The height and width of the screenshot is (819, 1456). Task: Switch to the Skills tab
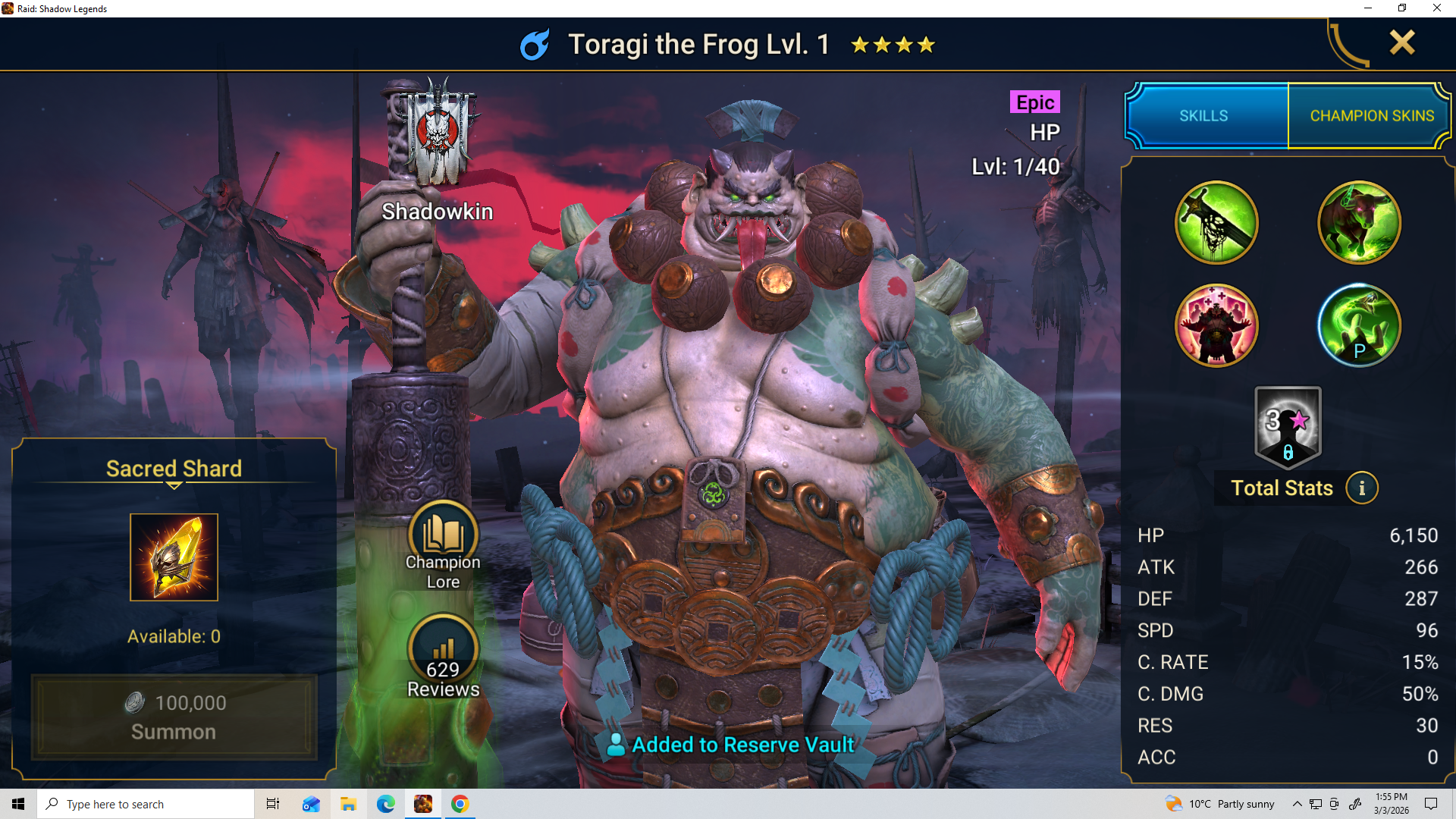[x=1203, y=116]
